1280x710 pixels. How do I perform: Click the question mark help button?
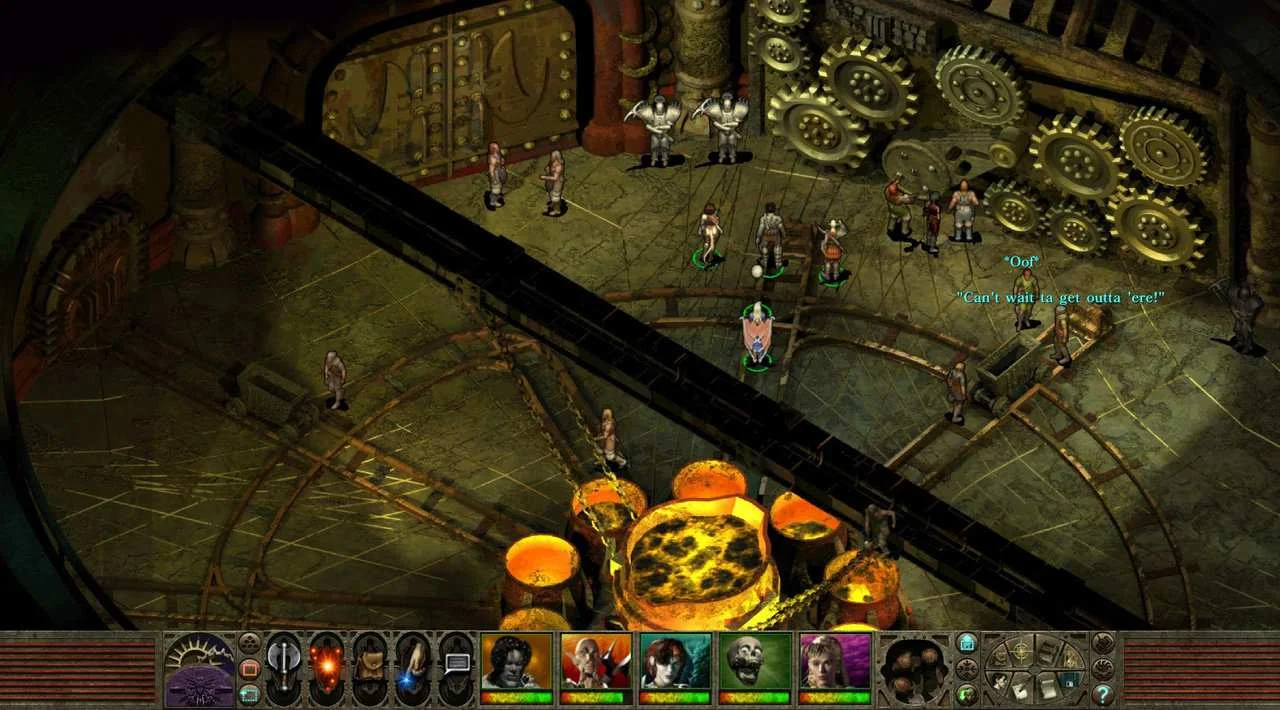(x=1103, y=693)
